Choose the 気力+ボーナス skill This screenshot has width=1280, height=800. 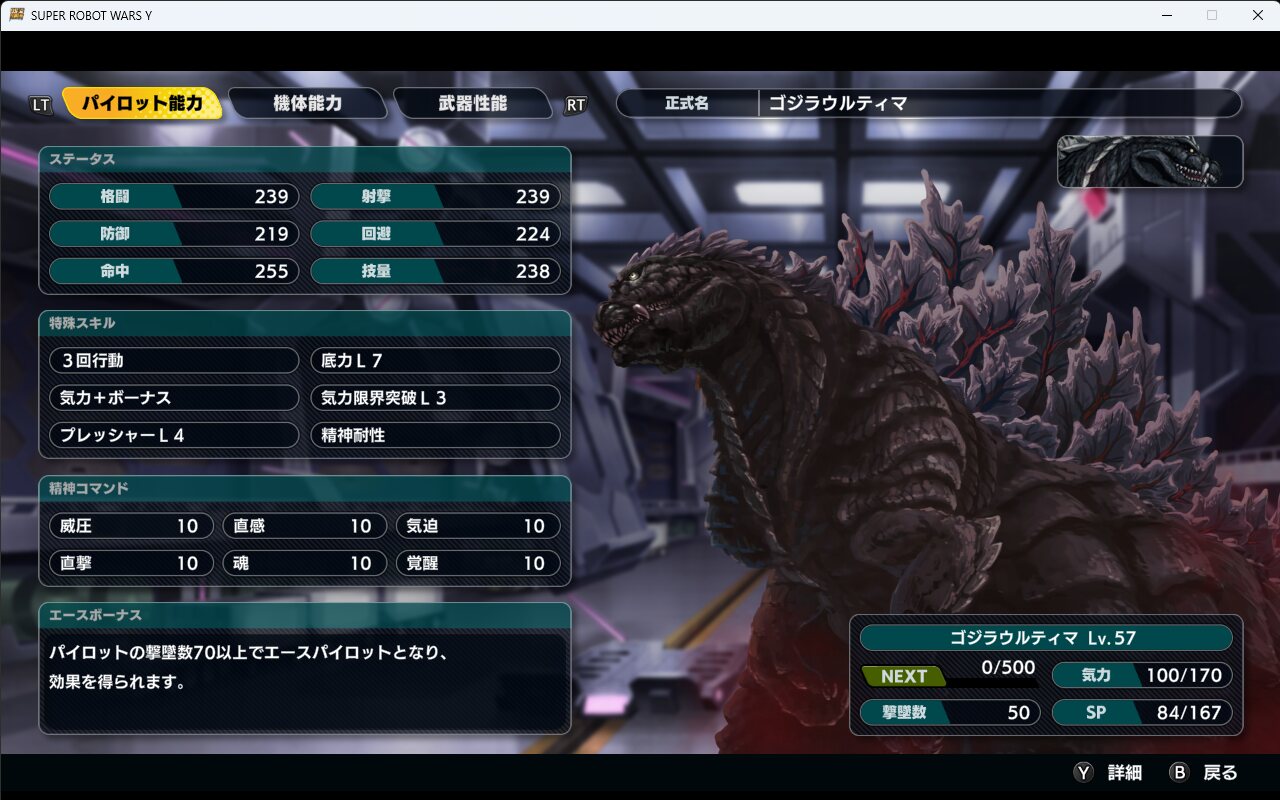tap(173, 398)
